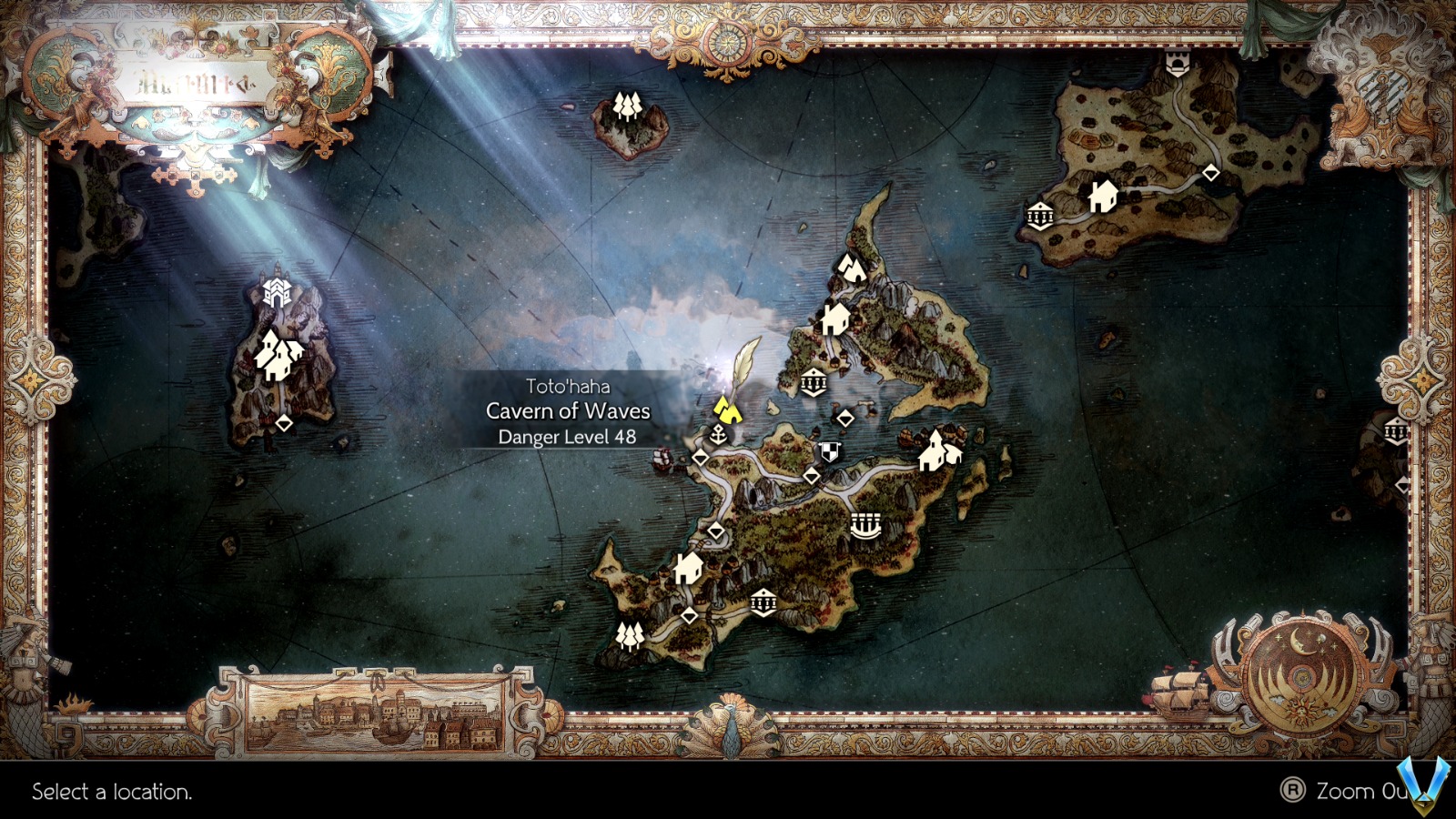Select the checkered shield marker in the island center

[828, 450]
